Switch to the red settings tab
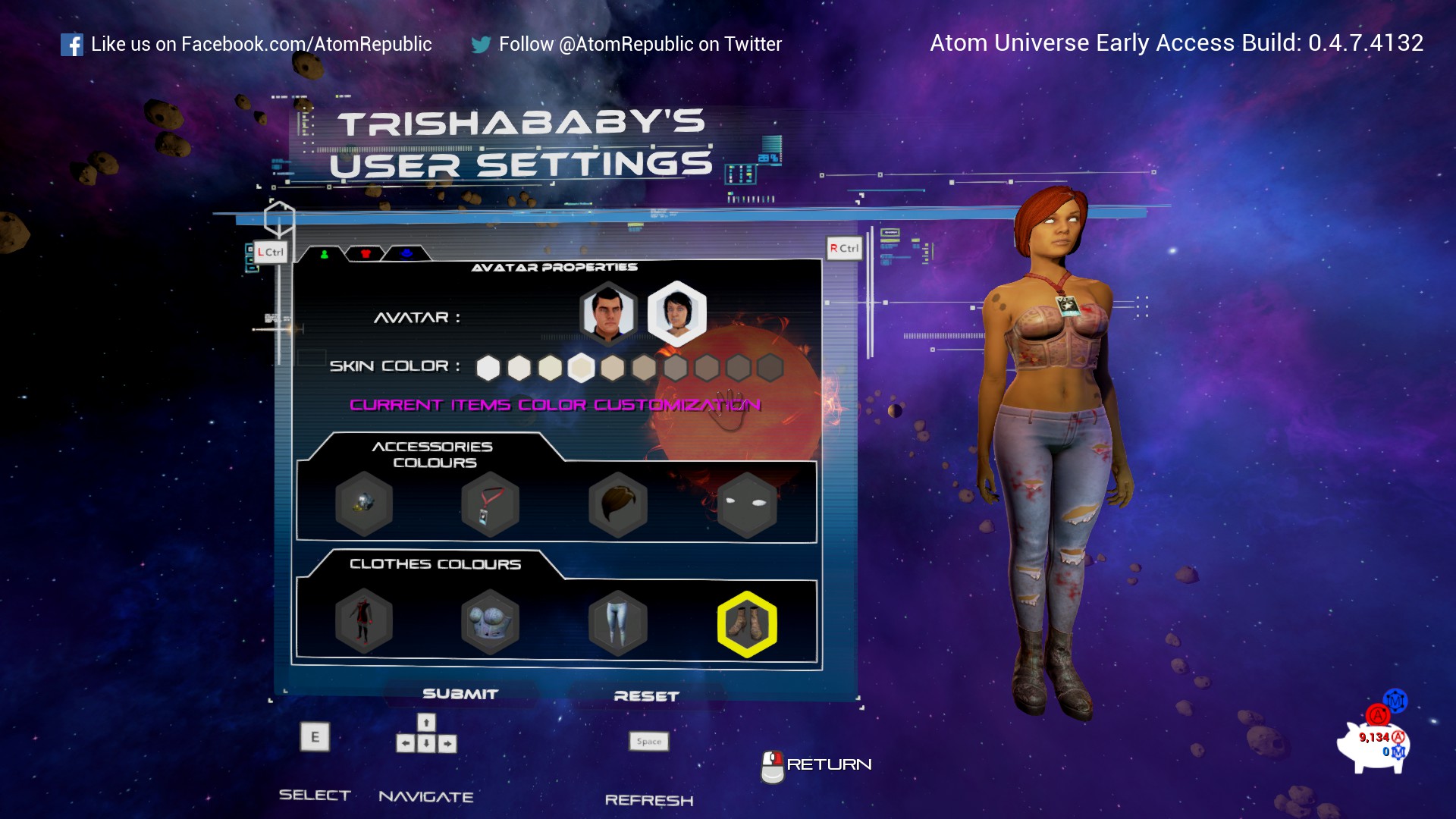Image resolution: width=1456 pixels, height=819 pixels. 366,254
